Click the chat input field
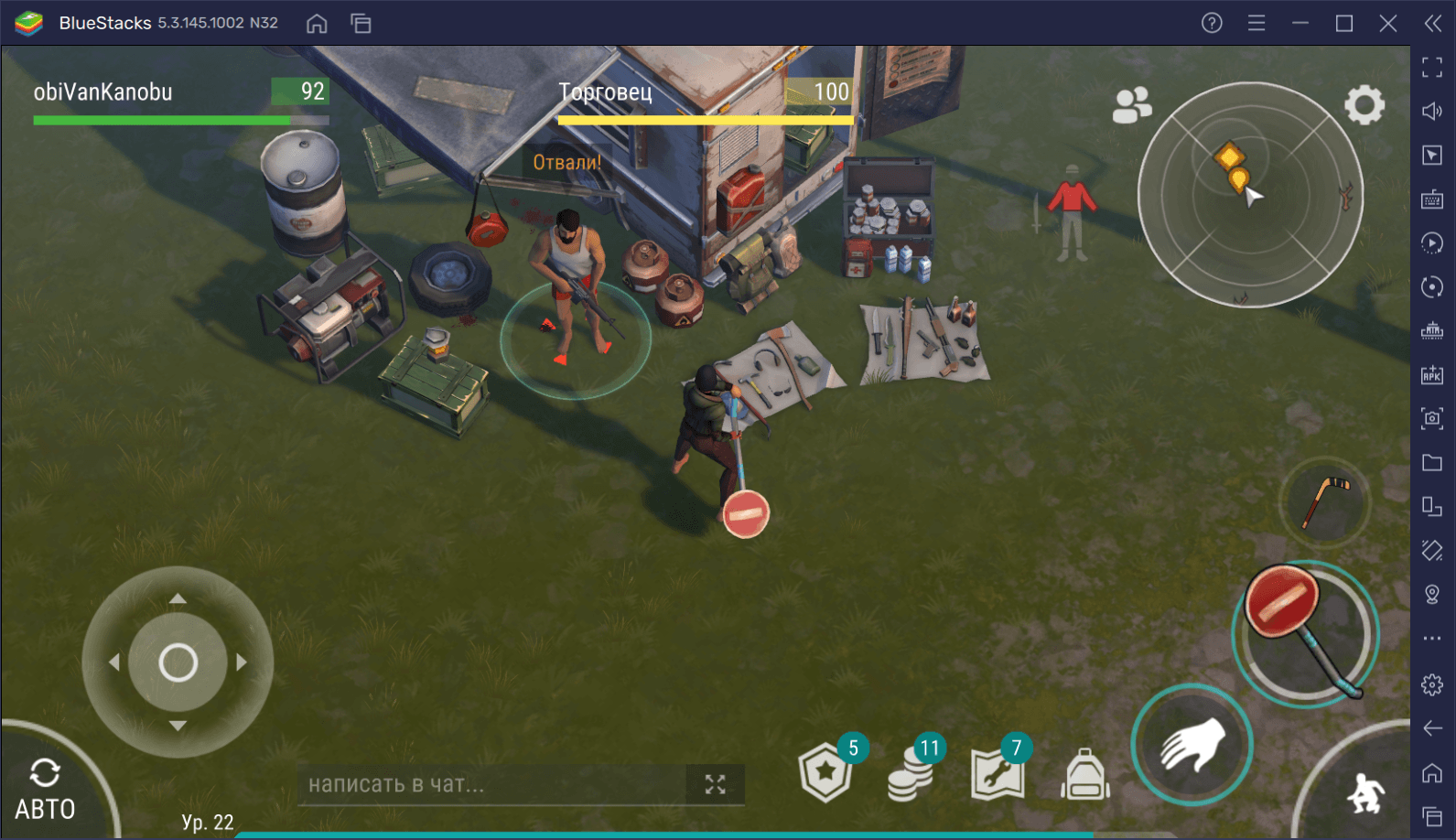 click(492, 784)
